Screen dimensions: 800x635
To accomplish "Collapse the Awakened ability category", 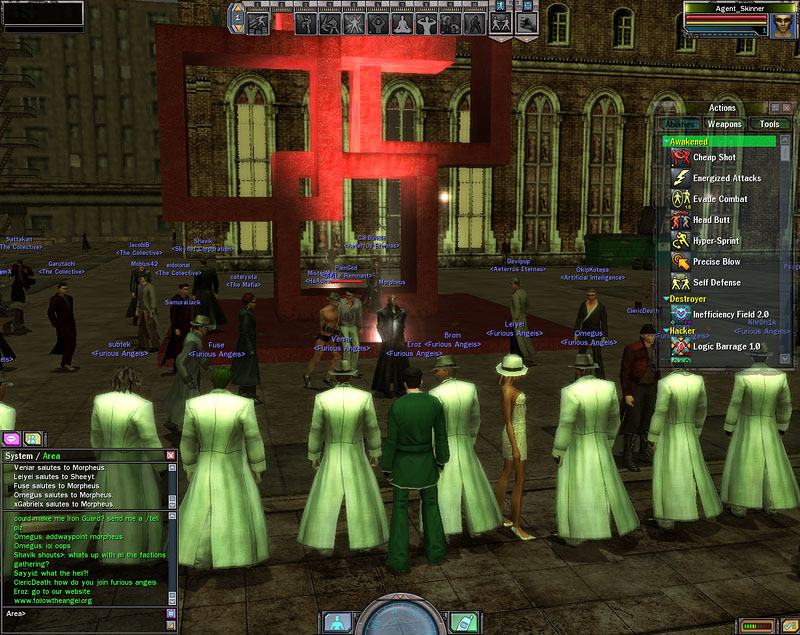I will pos(667,142).
